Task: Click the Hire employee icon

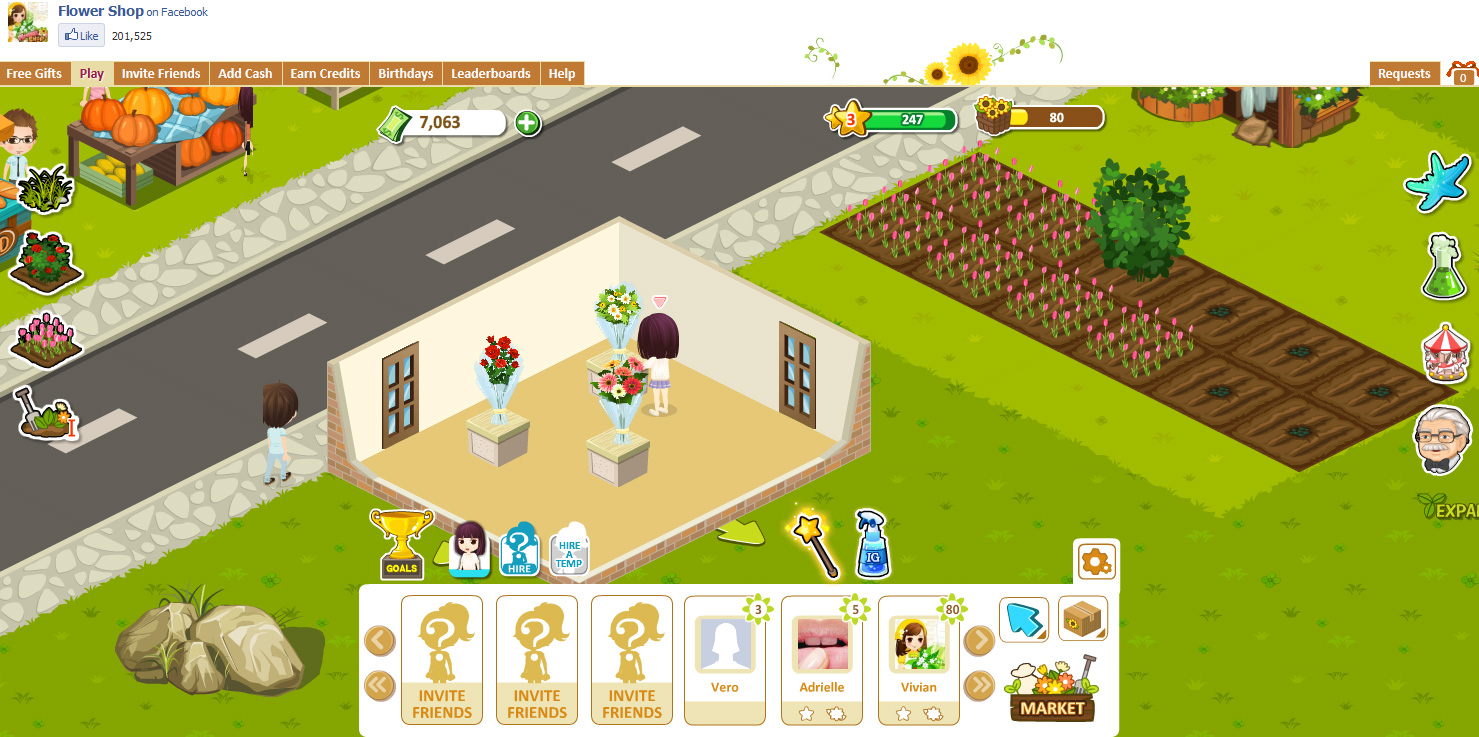Action: (520, 549)
